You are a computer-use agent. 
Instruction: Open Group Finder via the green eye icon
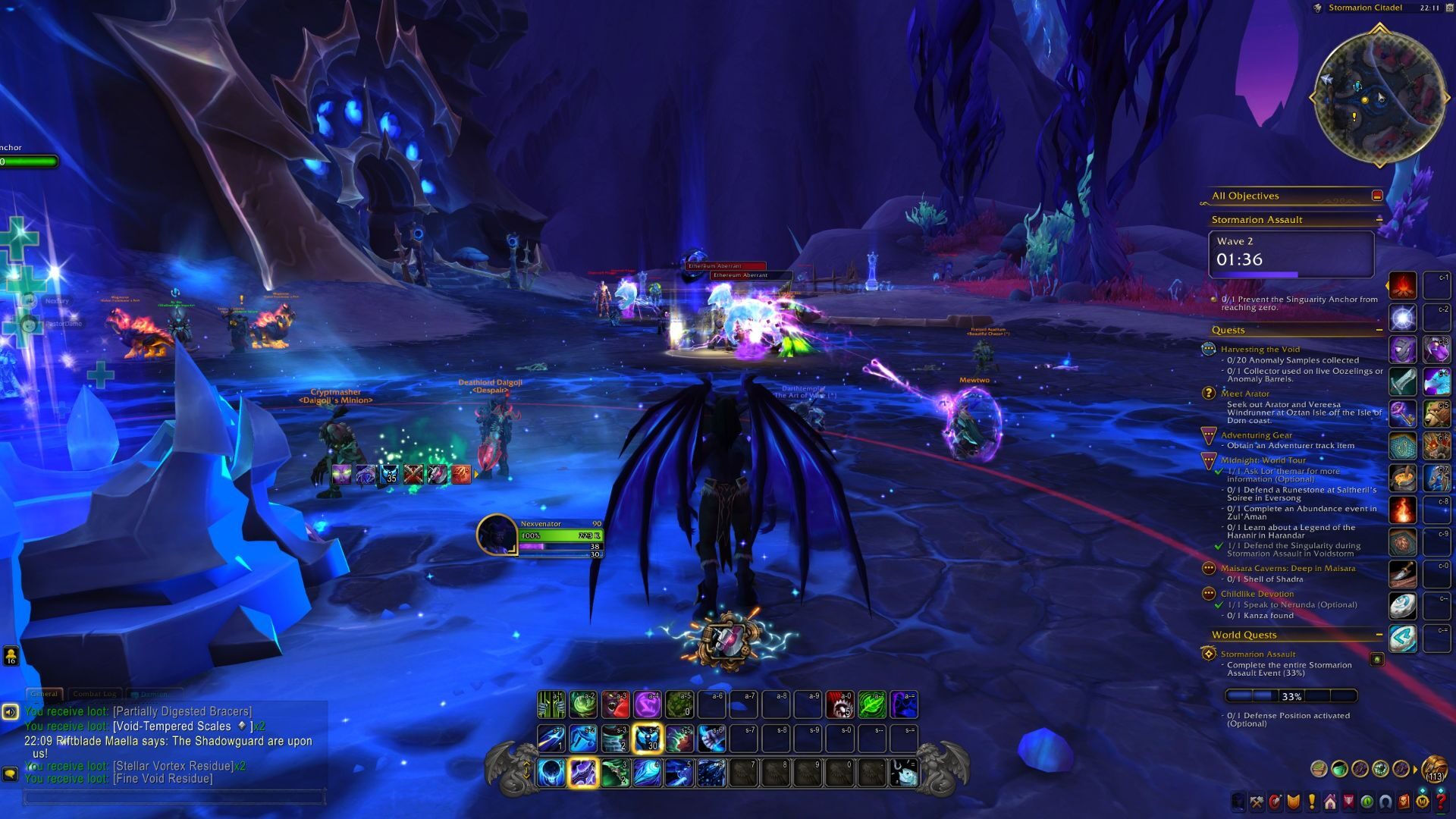tap(1367, 799)
